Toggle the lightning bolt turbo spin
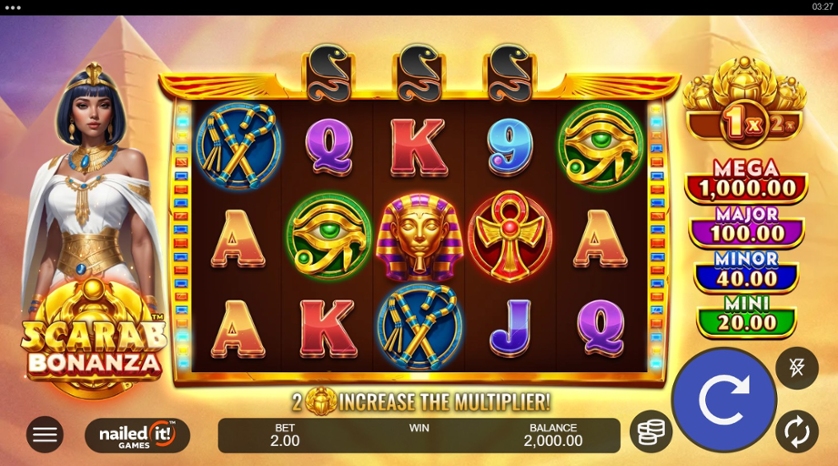The image size is (838, 466). point(796,368)
